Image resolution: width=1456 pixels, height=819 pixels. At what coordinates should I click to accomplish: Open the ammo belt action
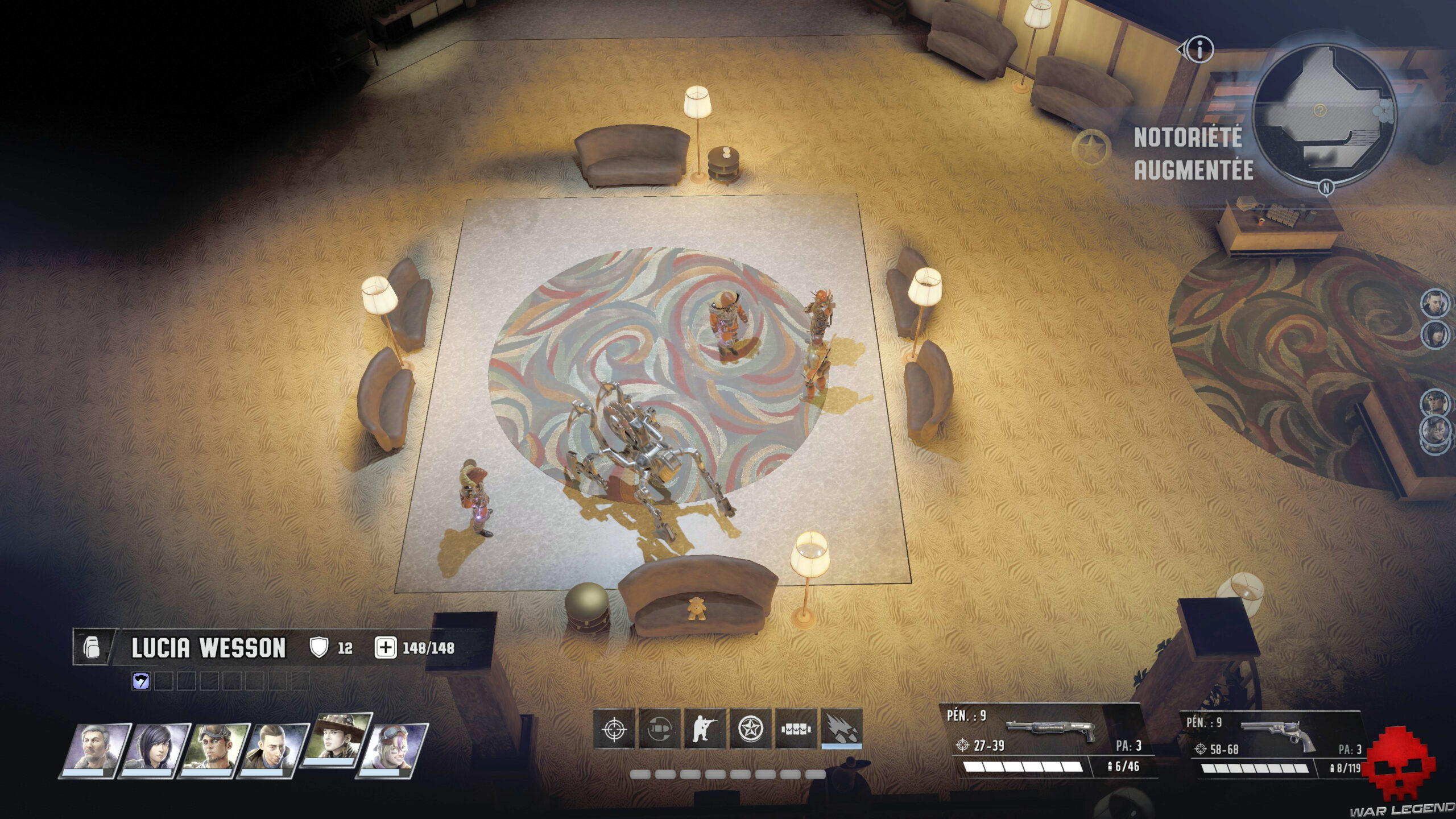pos(796,729)
